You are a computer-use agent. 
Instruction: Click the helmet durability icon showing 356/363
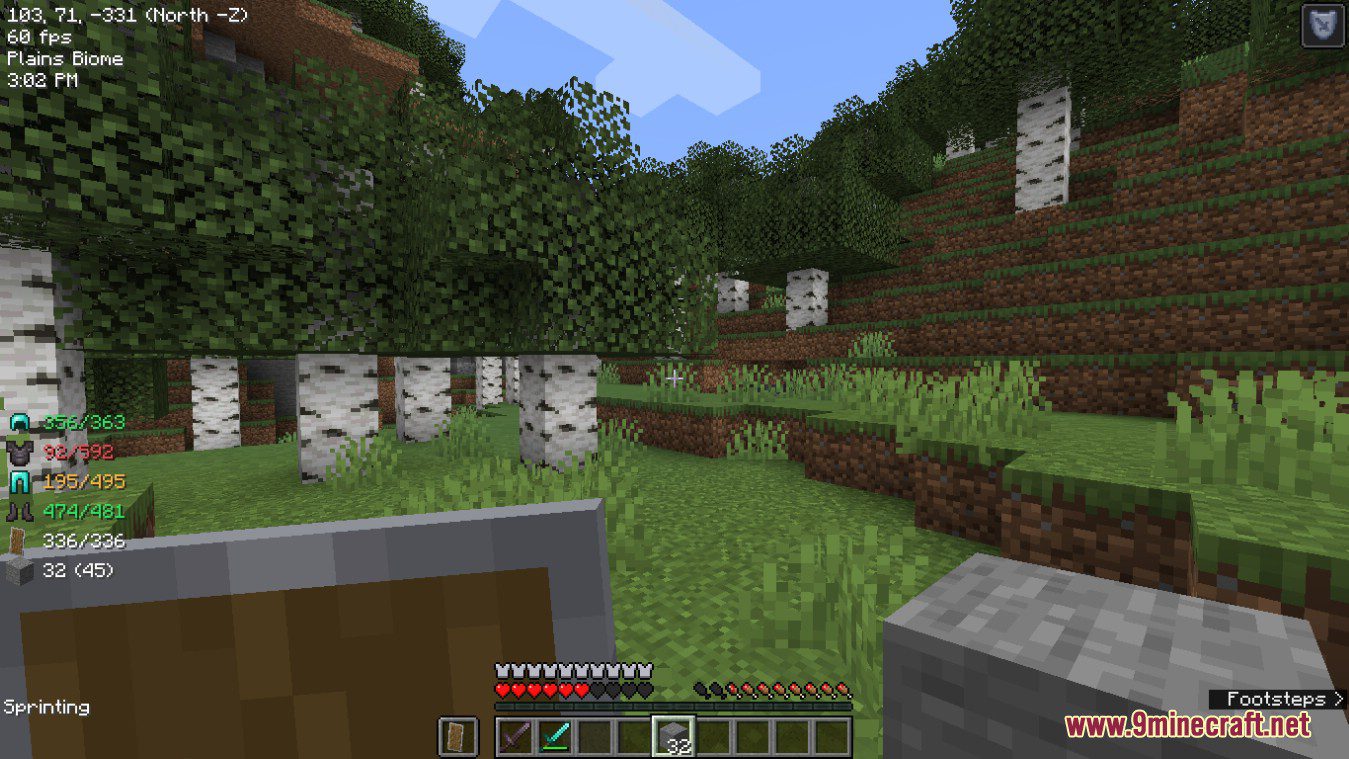[x=20, y=422]
